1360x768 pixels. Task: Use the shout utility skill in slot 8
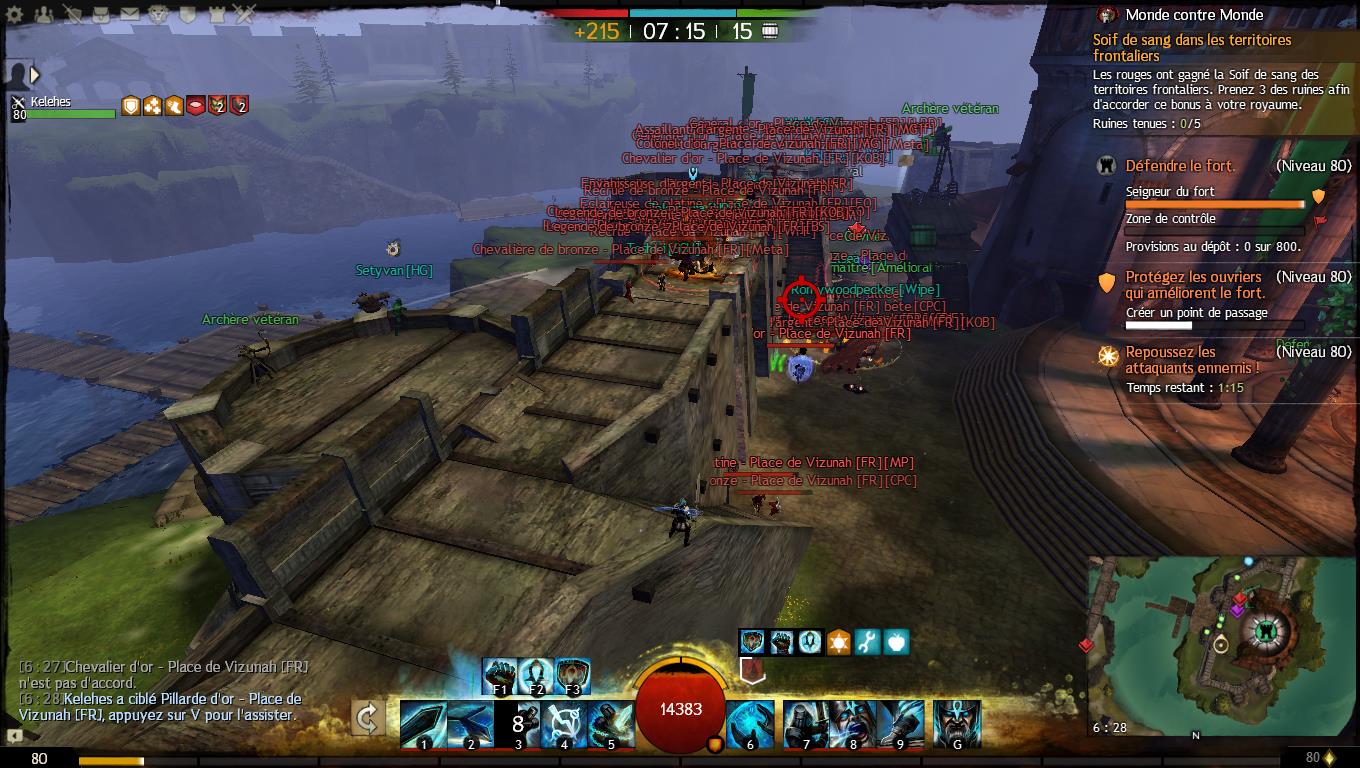pyautogui.click(x=854, y=724)
